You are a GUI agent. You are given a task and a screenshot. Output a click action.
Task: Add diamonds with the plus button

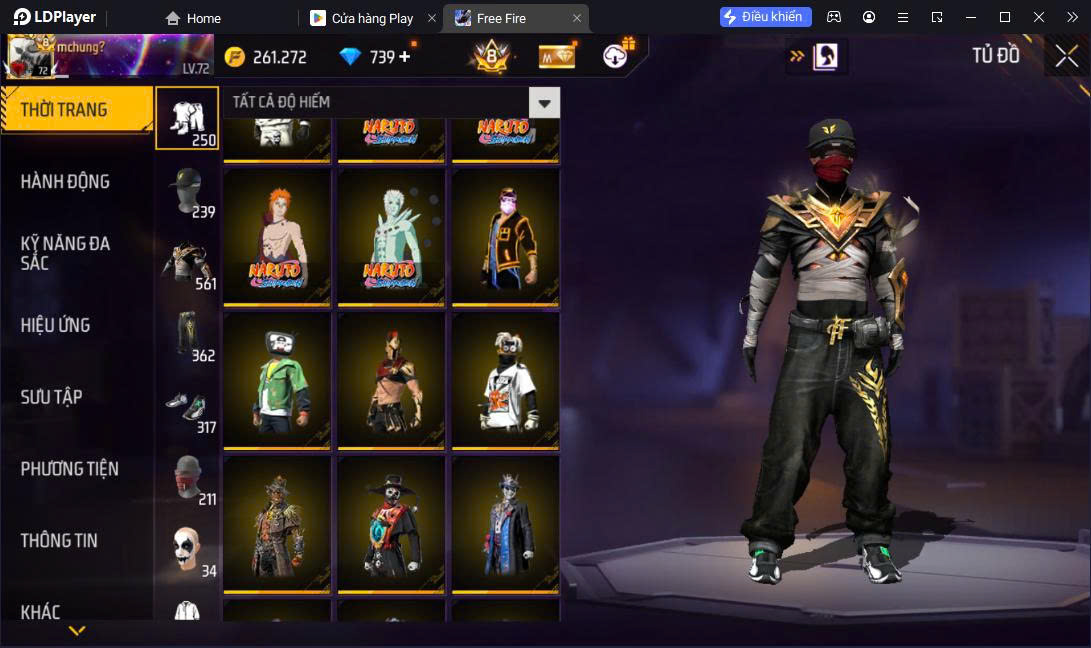405,57
